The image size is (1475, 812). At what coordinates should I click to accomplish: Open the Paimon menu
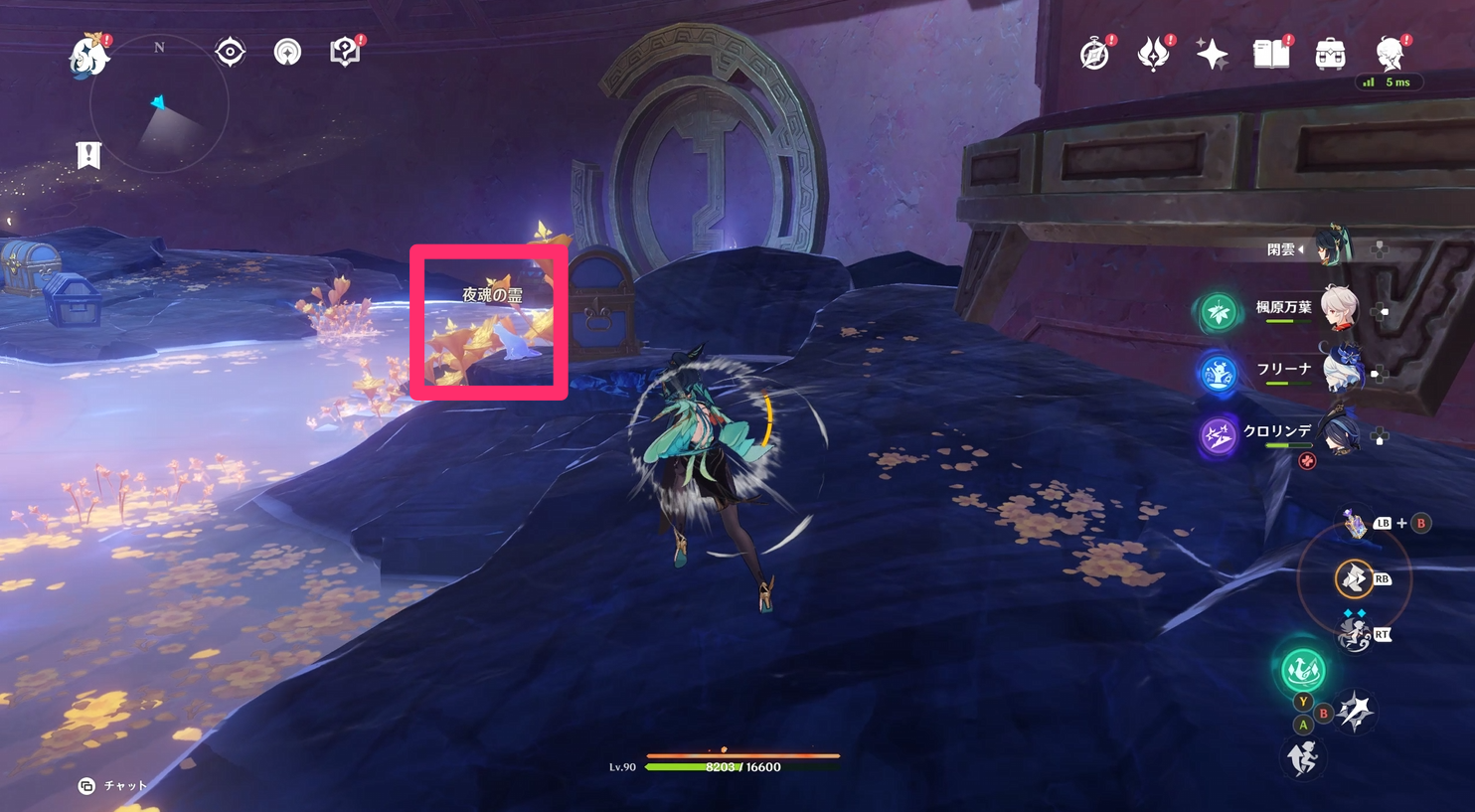click(87, 57)
